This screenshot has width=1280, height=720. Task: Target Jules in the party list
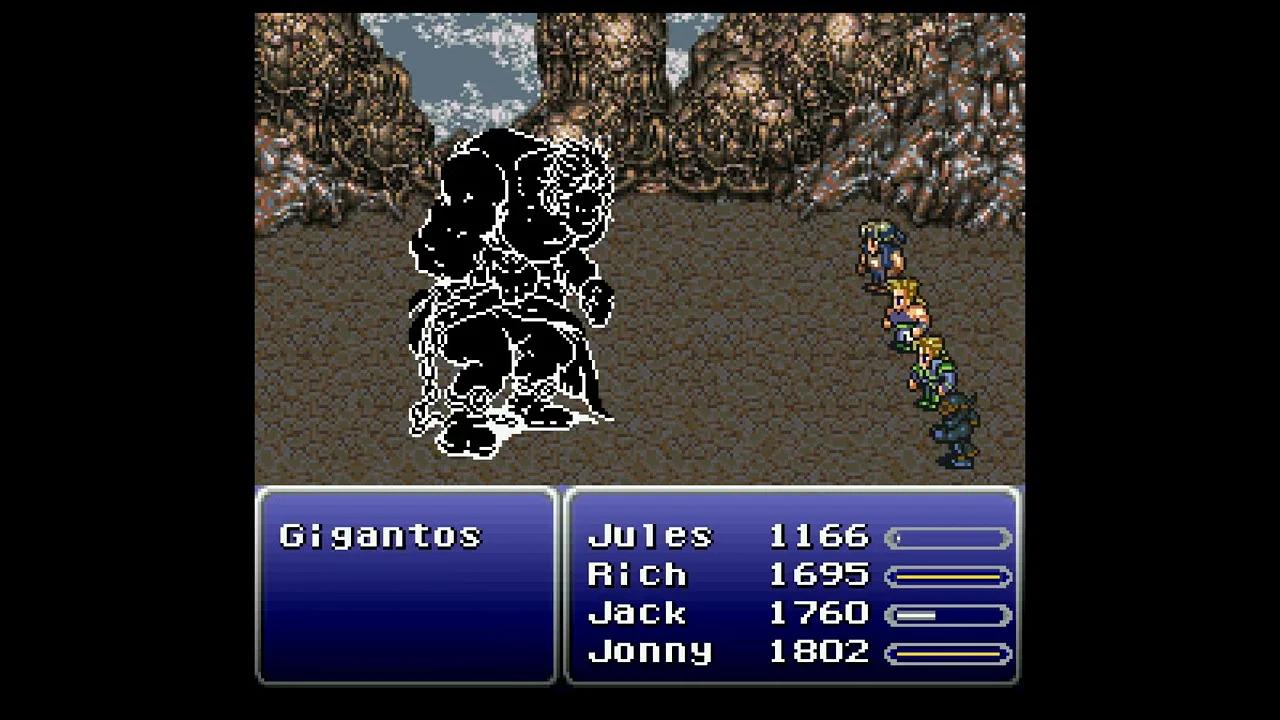pos(650,537)
